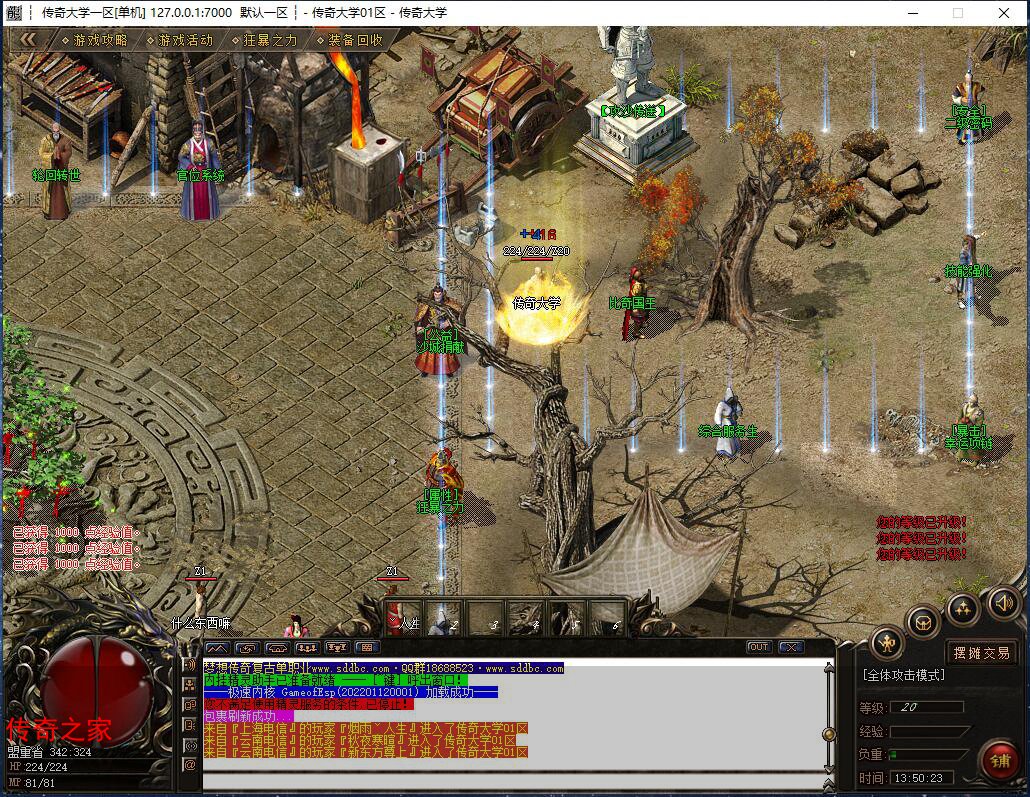Click the X button above chat

(790, 647)
